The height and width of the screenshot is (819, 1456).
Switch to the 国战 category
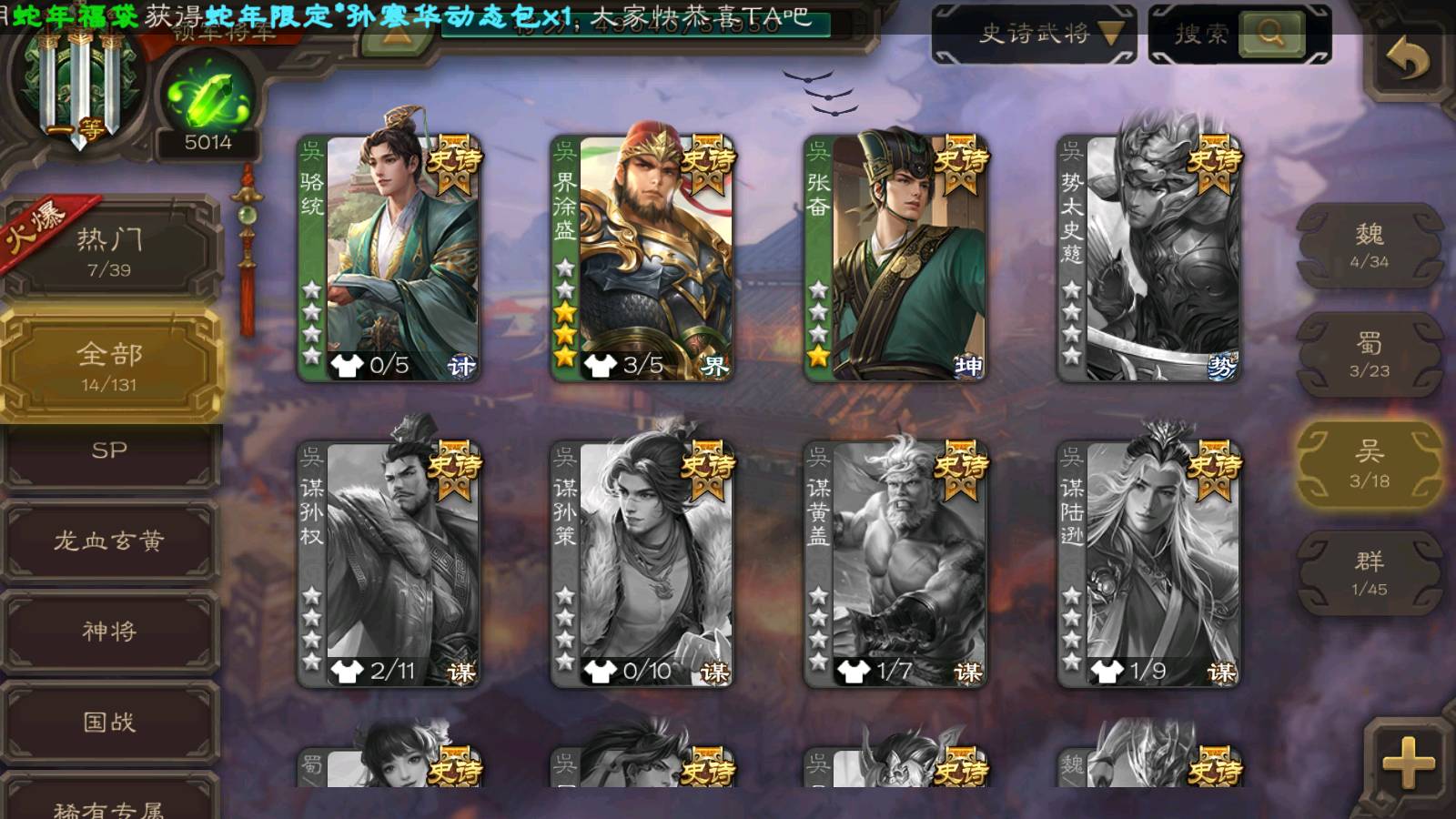109,723
